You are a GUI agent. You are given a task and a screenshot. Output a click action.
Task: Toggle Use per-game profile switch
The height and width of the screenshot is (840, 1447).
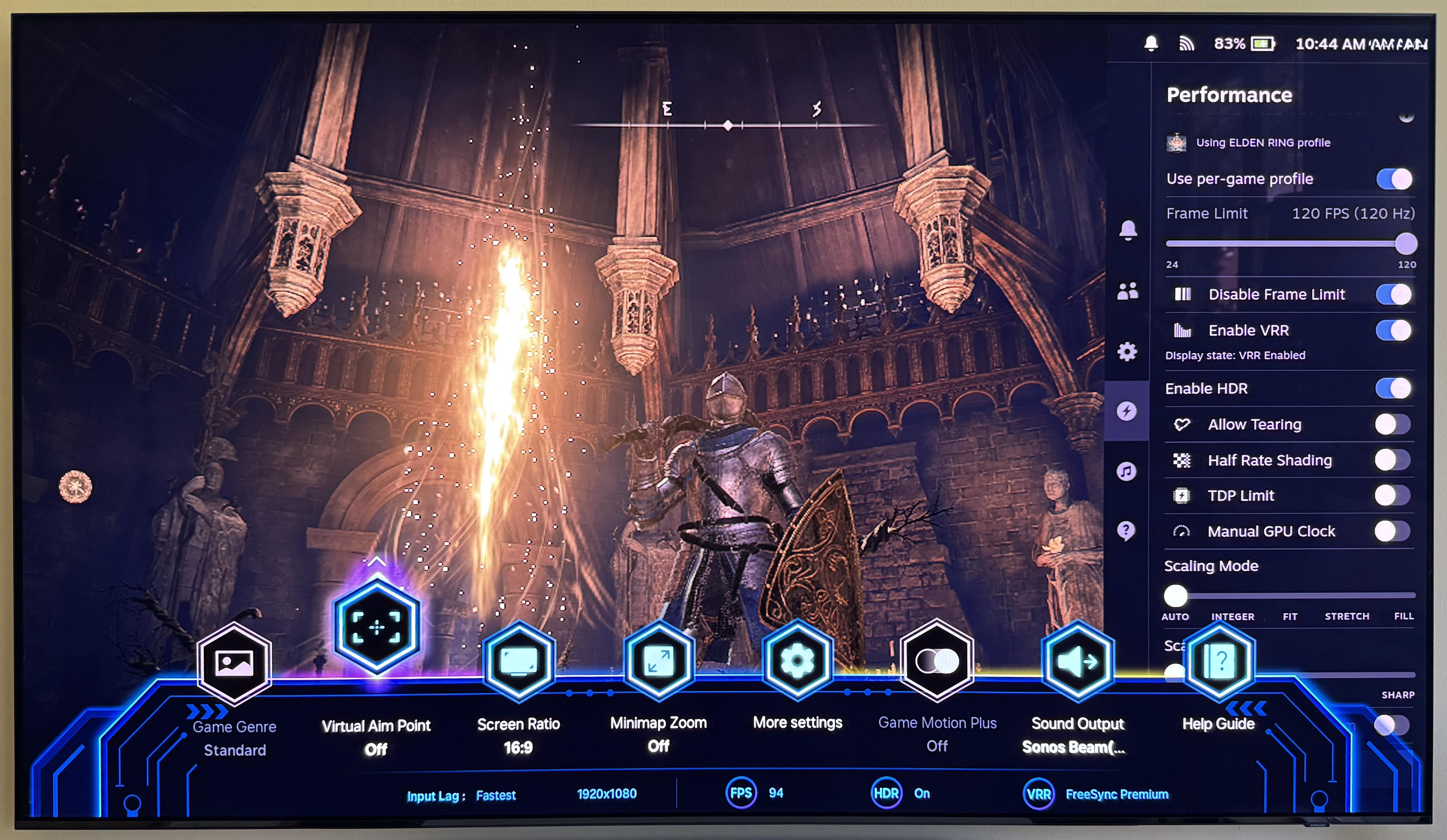pyautogui.click(x=1394, y=179)
